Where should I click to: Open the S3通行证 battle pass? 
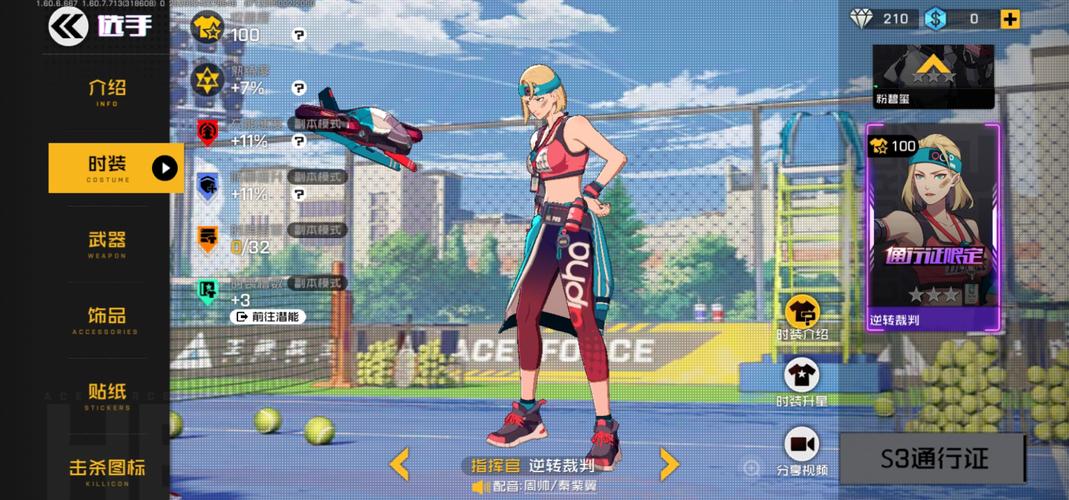[x=933, y=459]
